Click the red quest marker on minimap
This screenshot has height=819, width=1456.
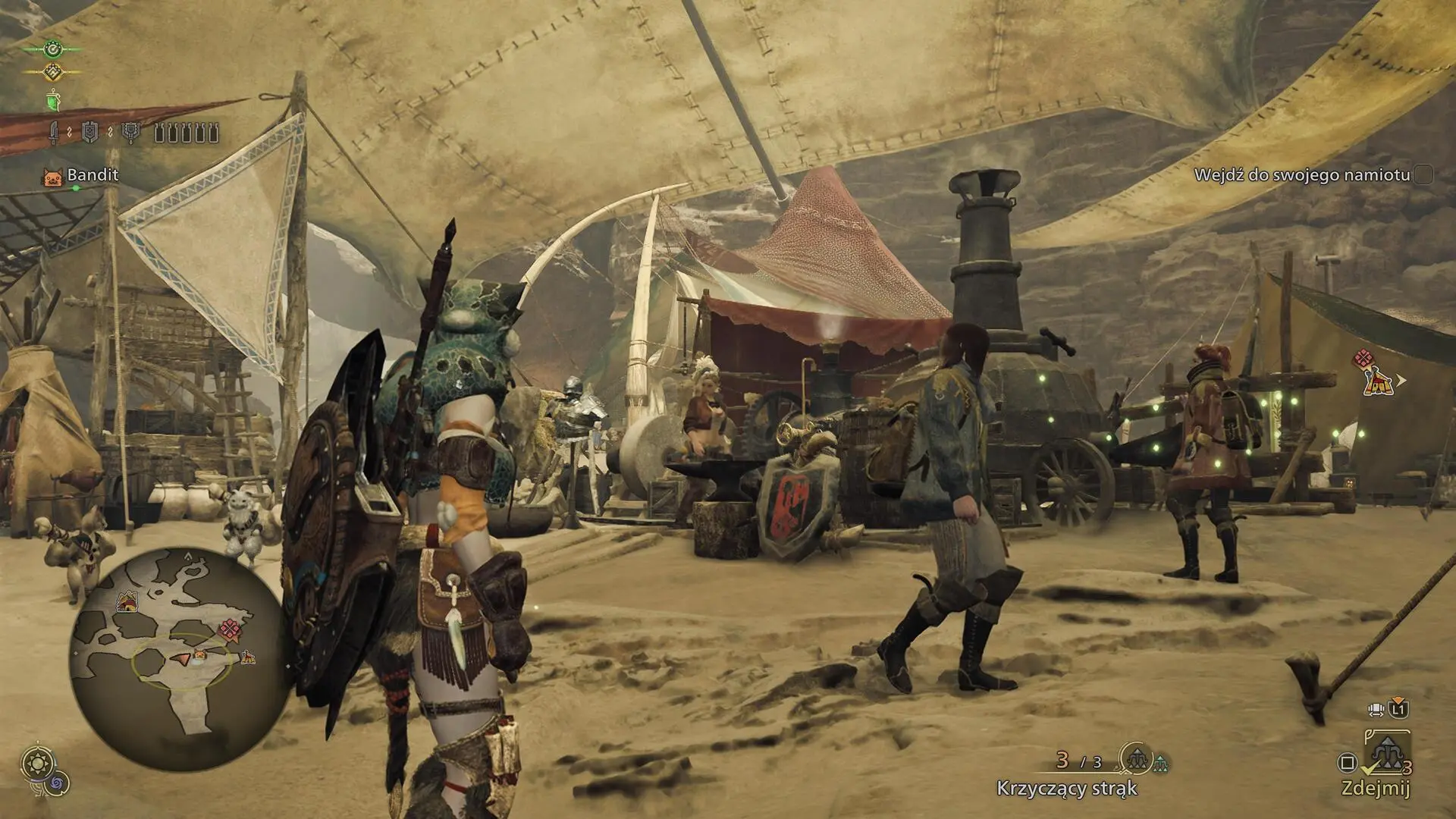[x=229, y=629]
